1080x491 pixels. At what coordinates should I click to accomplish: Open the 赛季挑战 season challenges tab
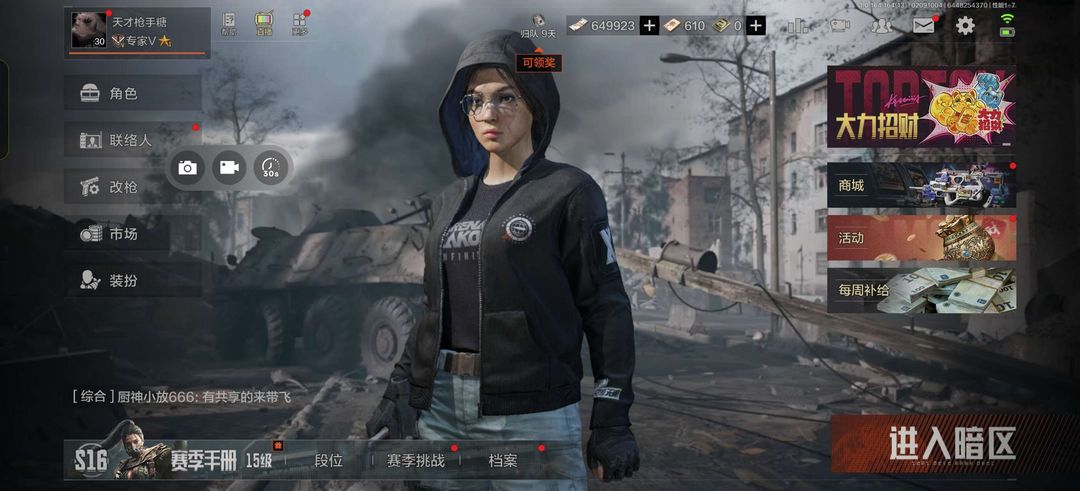[x=415, y=461]
